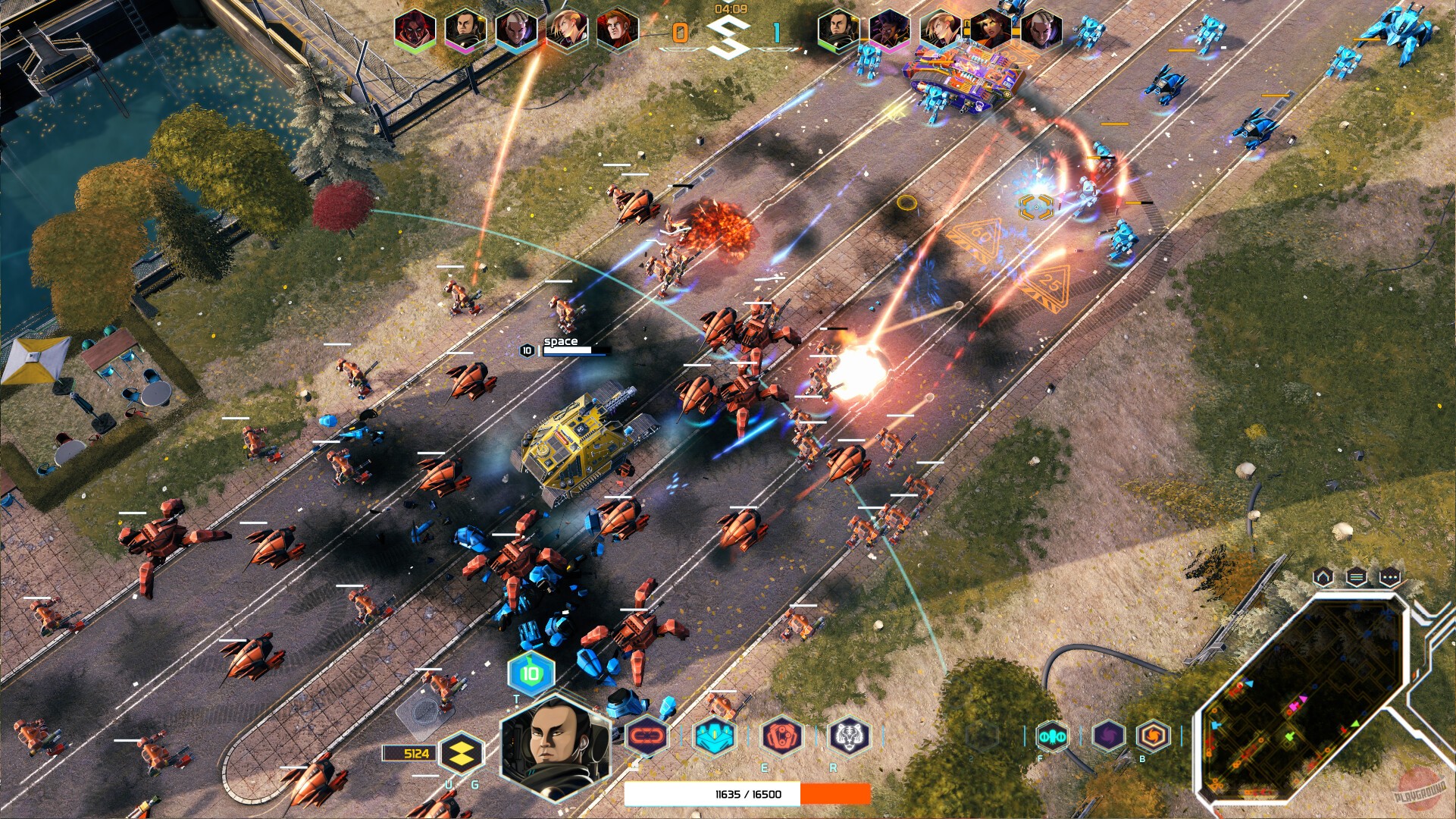Click the space charge bar above the yellow tank
Viewport: 1456px width, 819px height.
click(574, 352)
